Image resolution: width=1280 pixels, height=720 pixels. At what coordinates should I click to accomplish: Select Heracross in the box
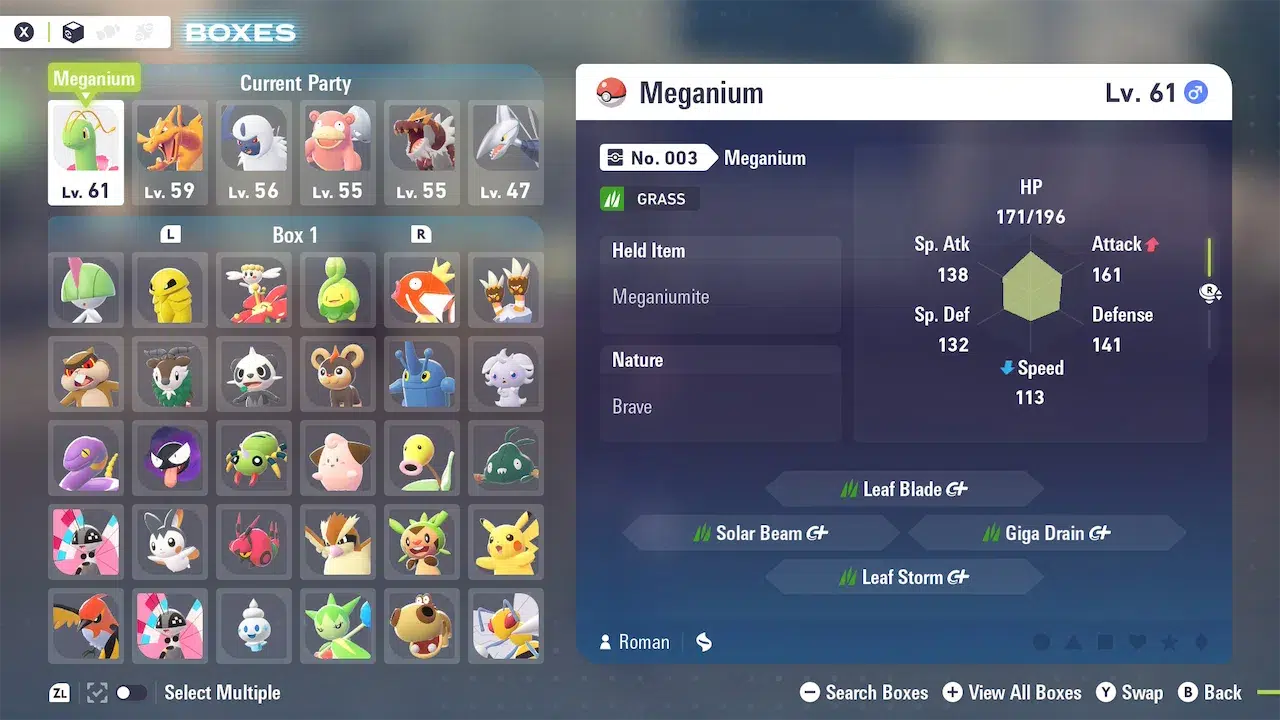tap(422, 374)
